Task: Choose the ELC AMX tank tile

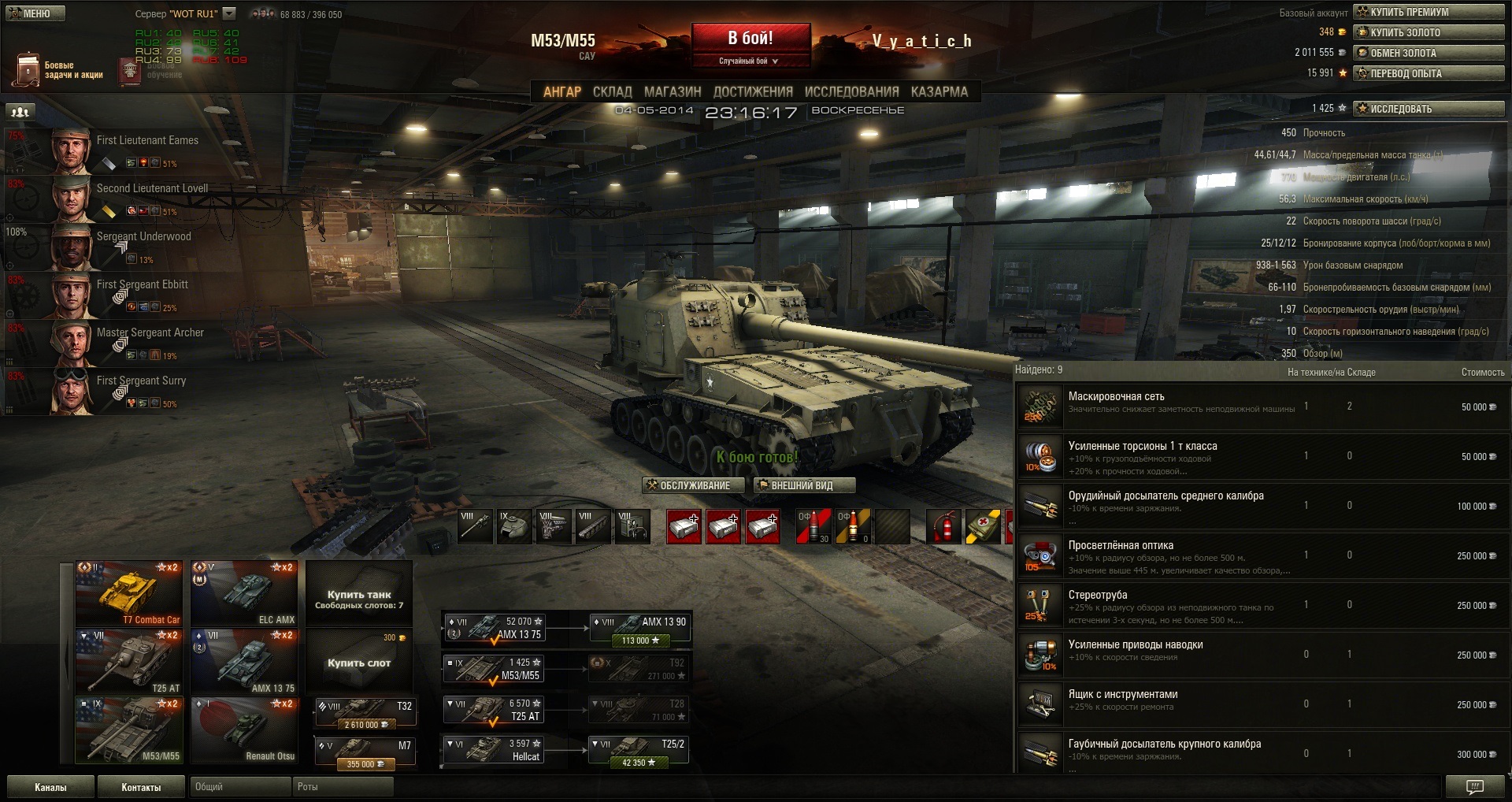Action: pos(244,593)
